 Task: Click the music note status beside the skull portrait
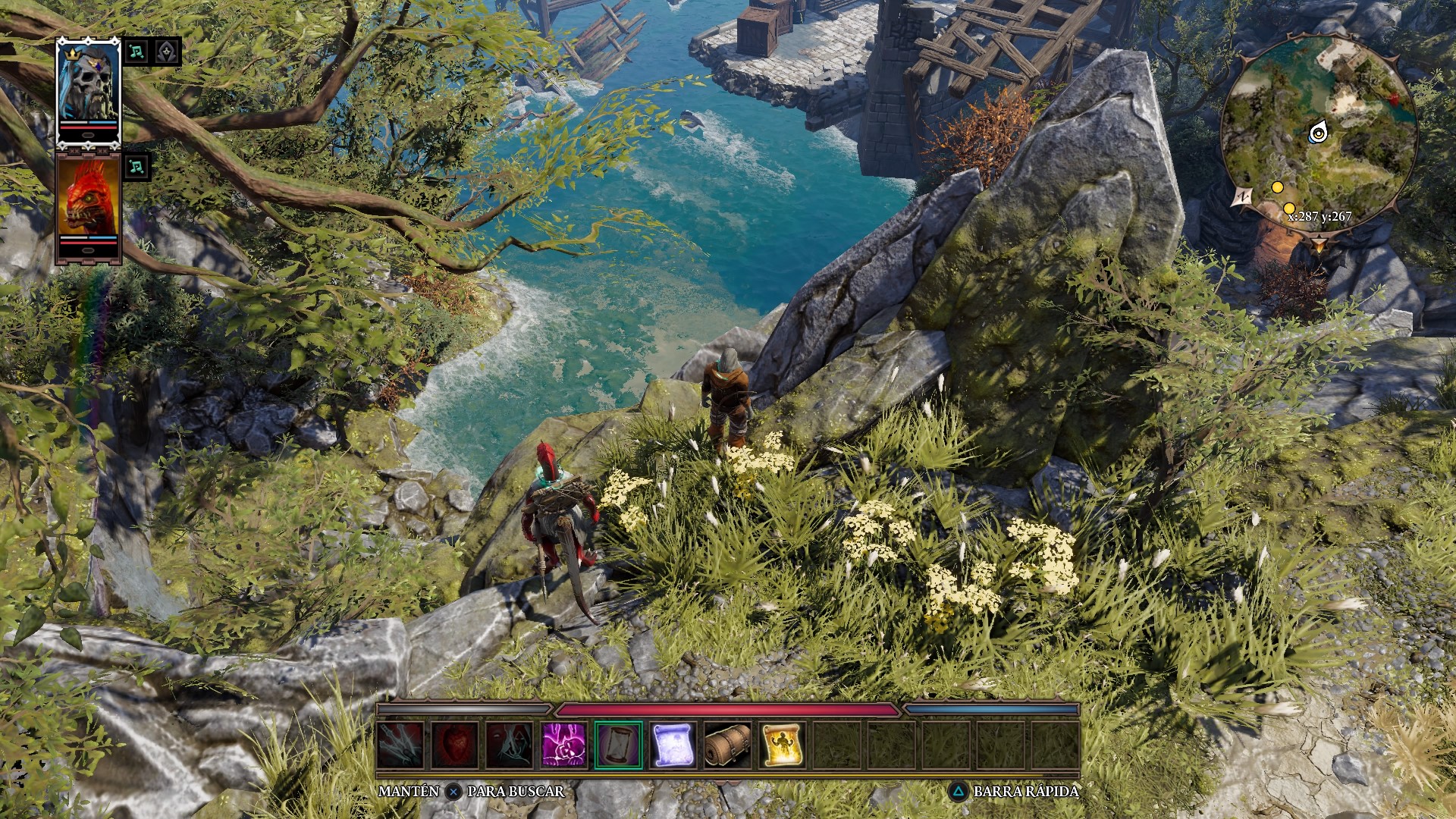click(137, 52)
